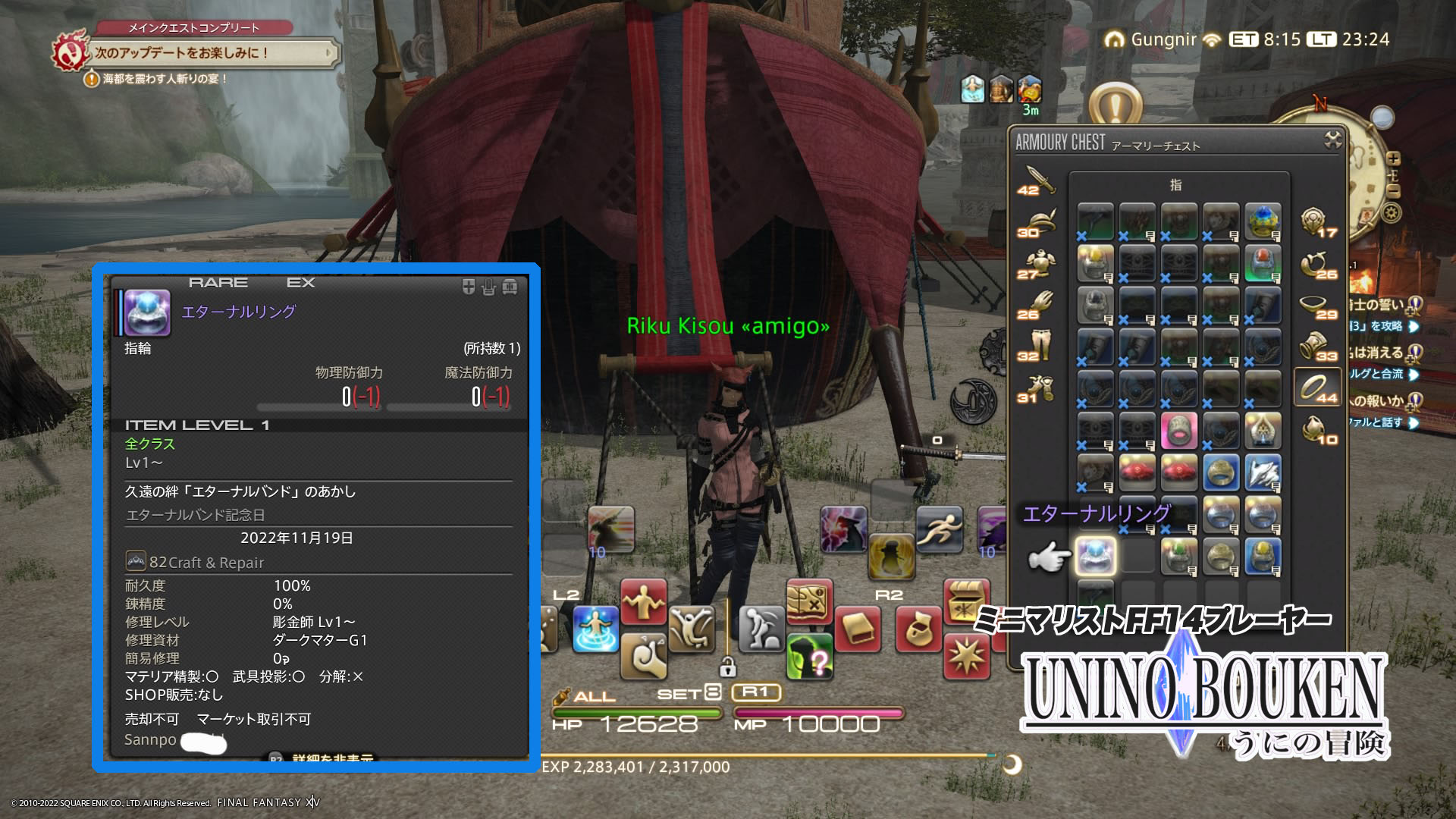Switch to the hands gear tab
This screenshot has height=819, width=1456.
coord(1037,306)
